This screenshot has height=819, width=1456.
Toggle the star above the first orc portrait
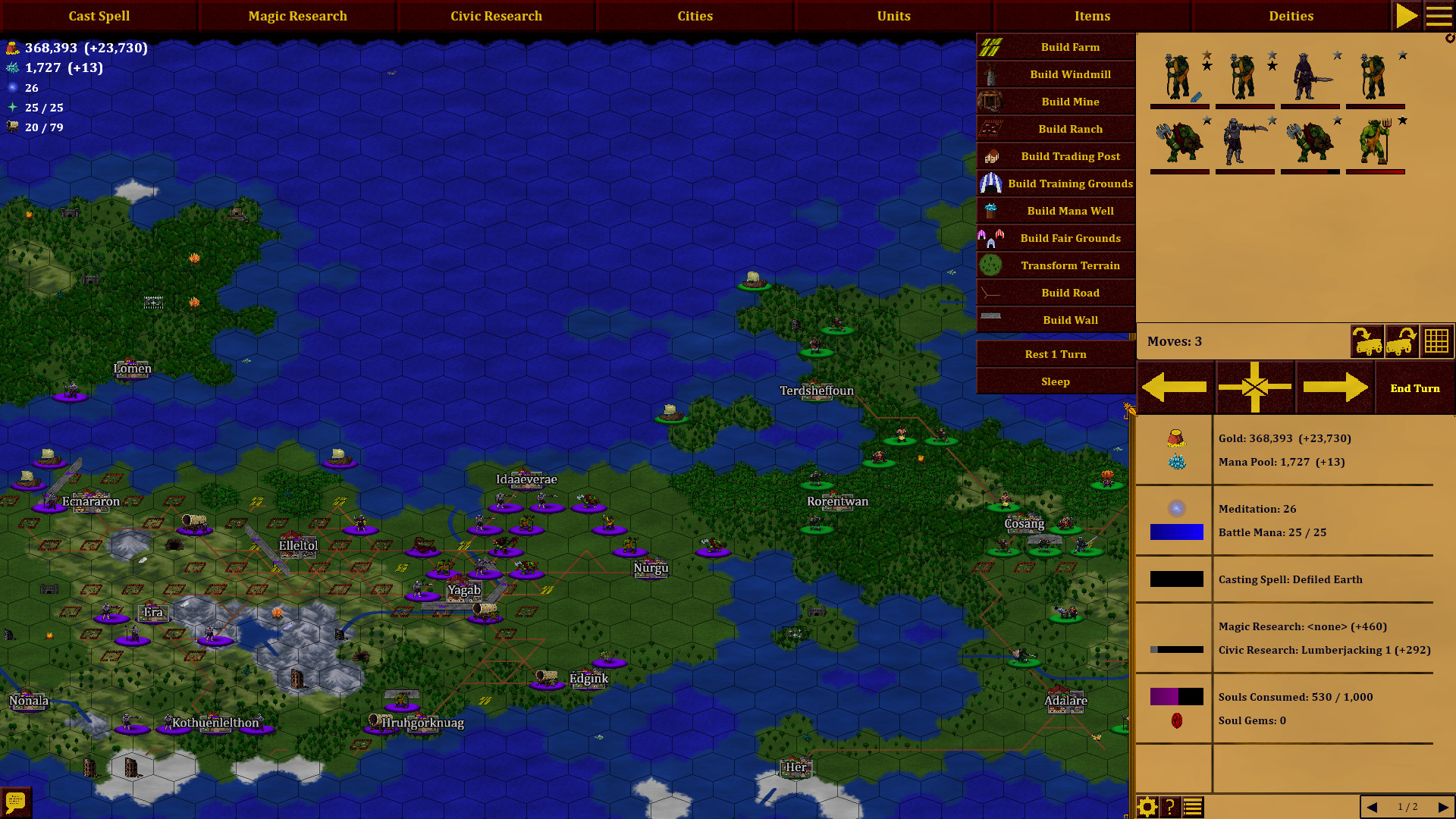1205,55
